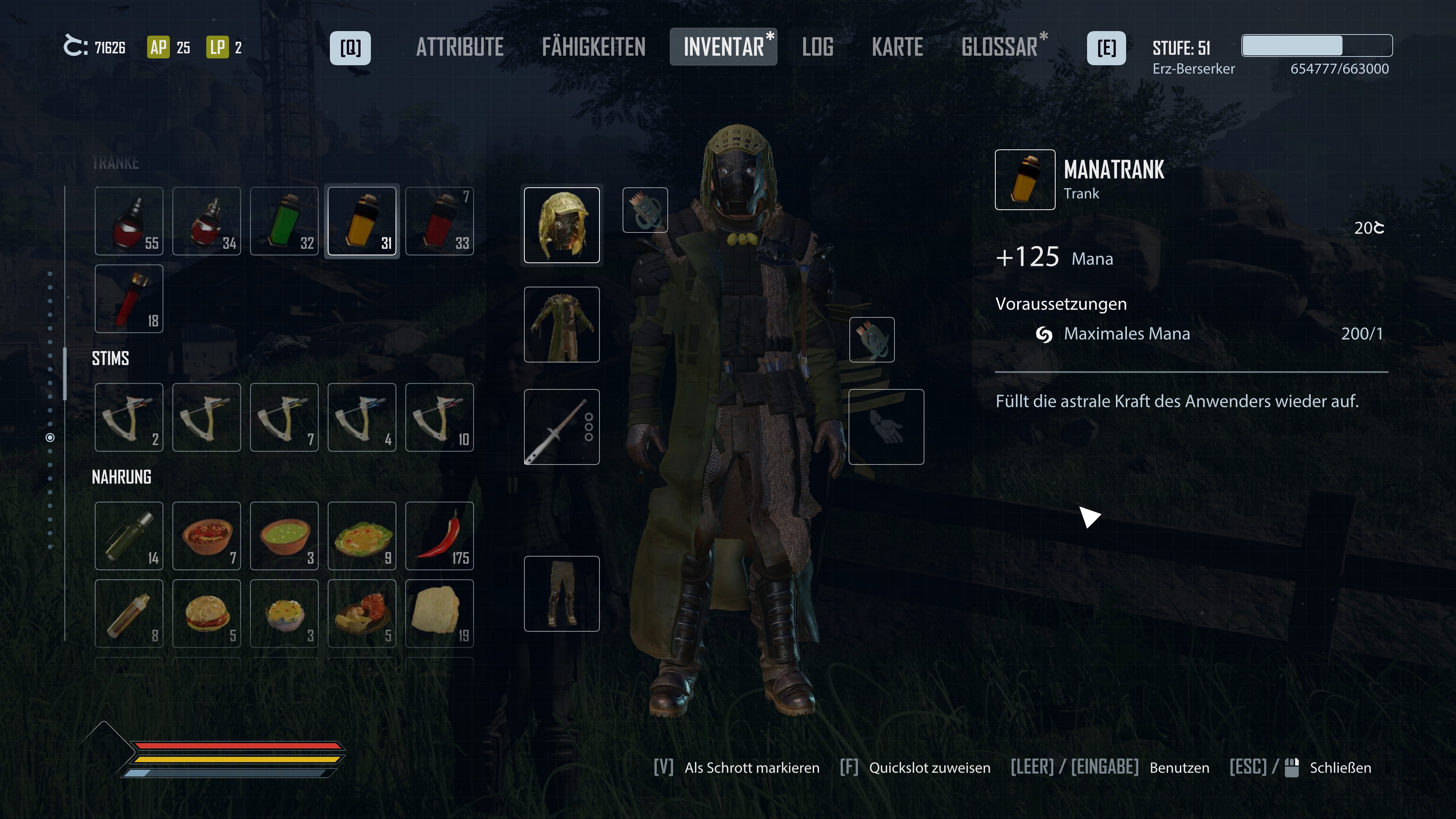Switch to the Attribute tab
The width and height of the screenshot is (1456, 819).
(x=460, y=47)
